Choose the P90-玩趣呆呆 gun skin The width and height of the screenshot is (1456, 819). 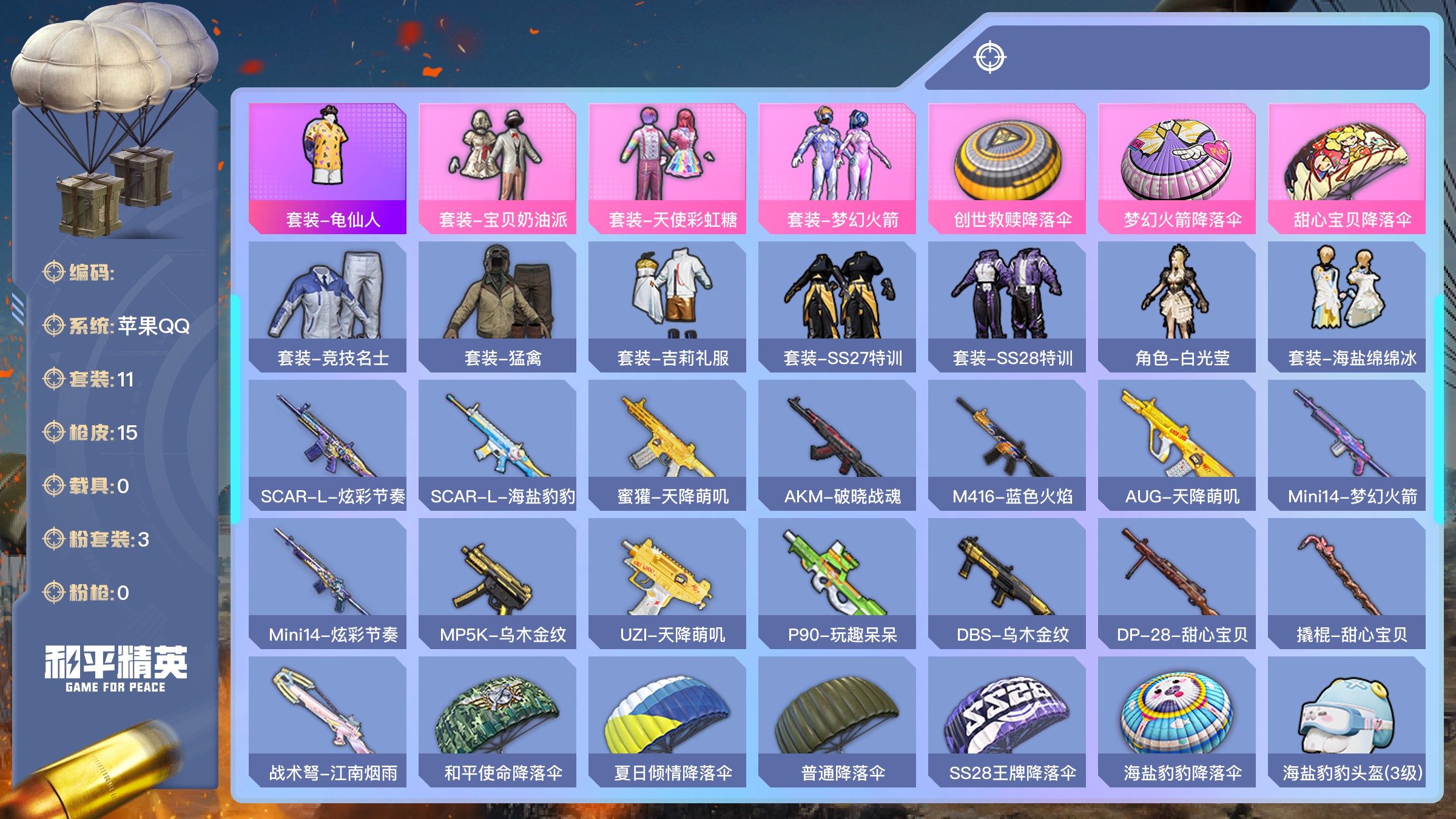pos(837,584)
